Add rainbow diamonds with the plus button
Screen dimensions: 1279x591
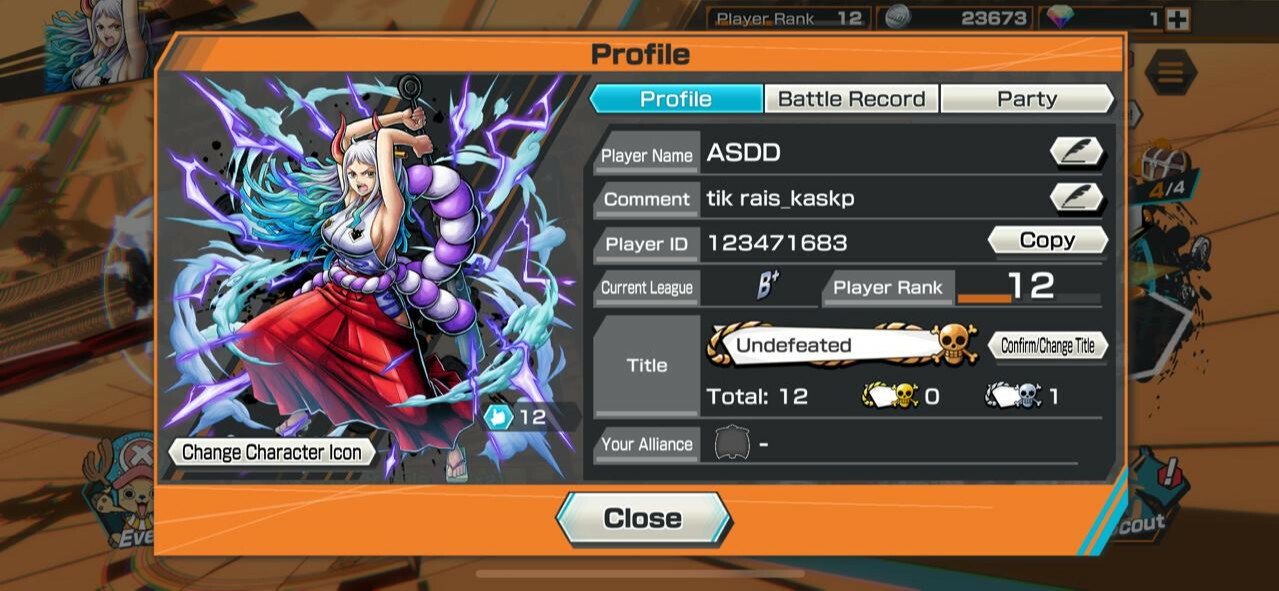click(1178, 19)
